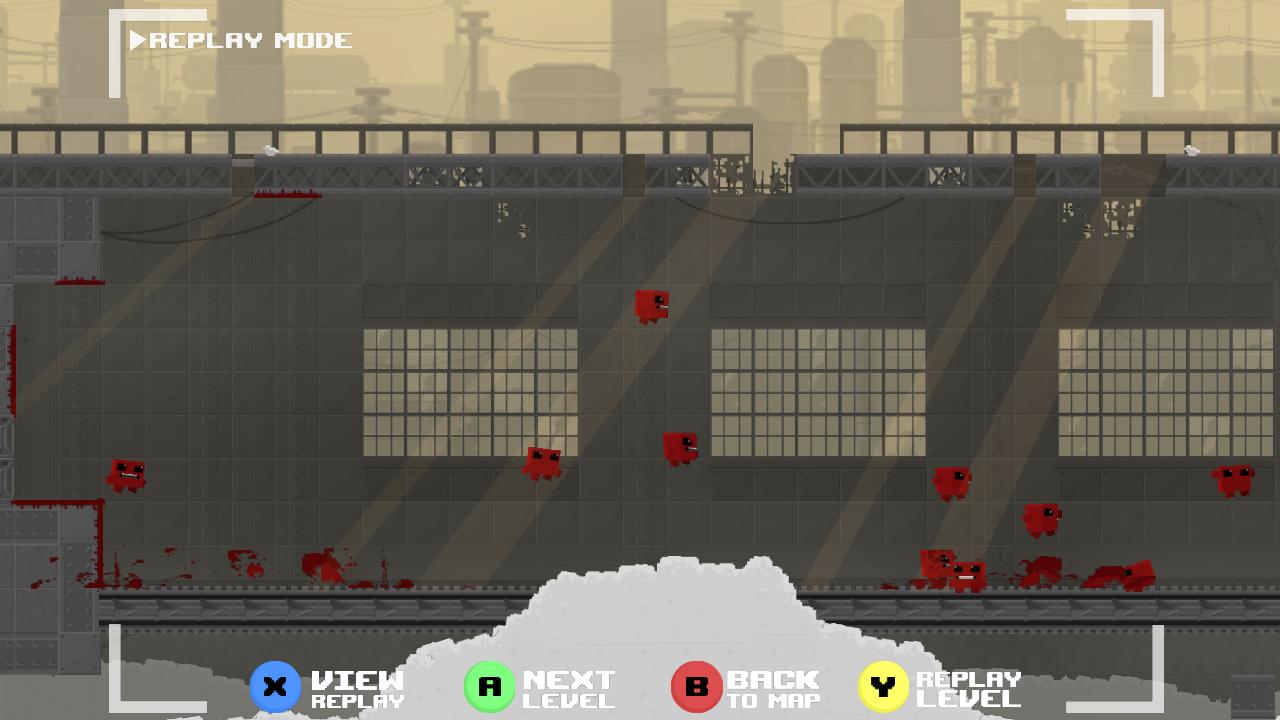The width and height of the screenshot is (1280, 720).
Task: Click the play triangle beside REPLAY MODE
Action: pos(138,41)
